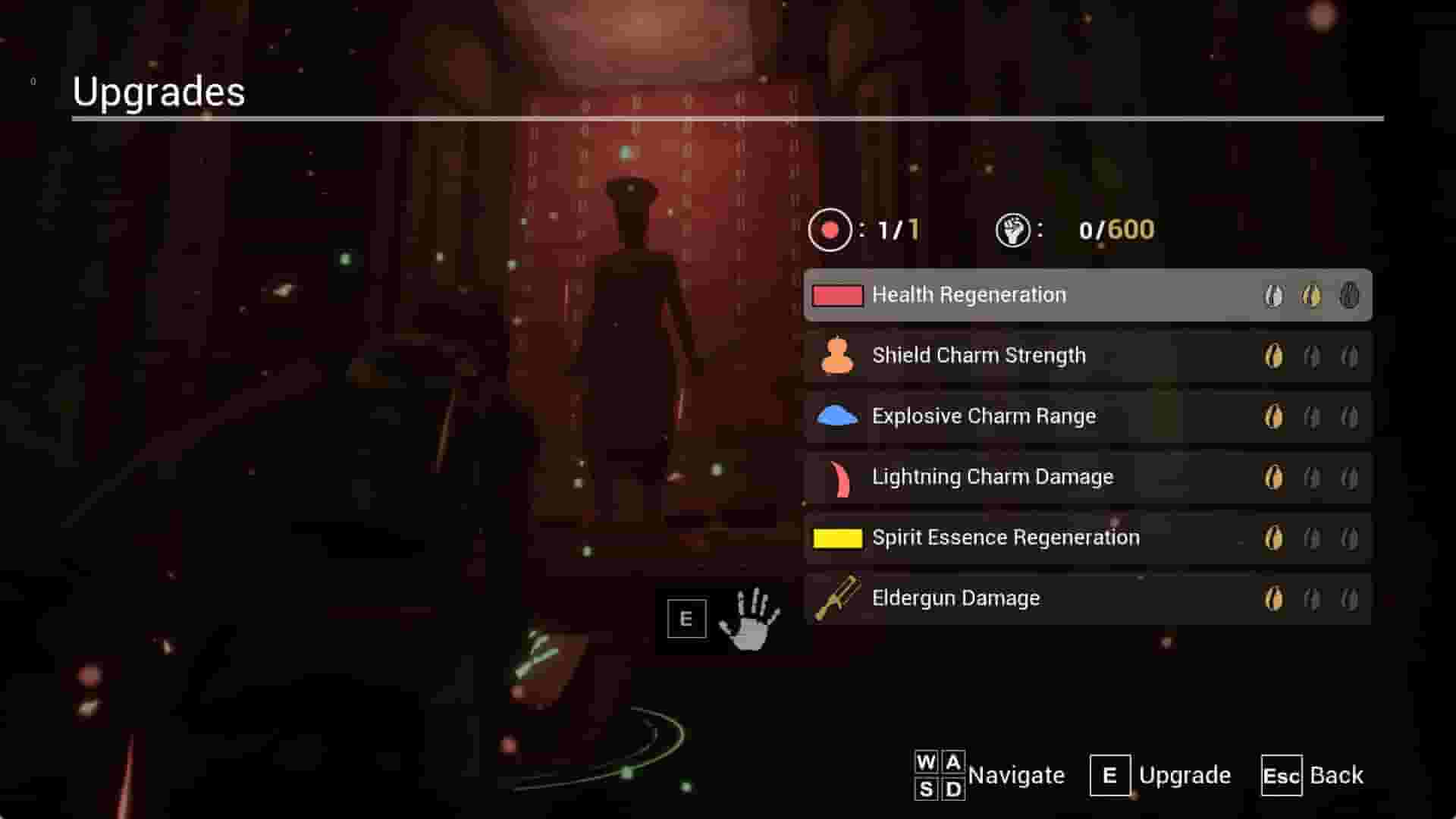This screenshot has width=1456, height=819.
Task: Click the E key prompt beside the hand
Action: [685, 618]
